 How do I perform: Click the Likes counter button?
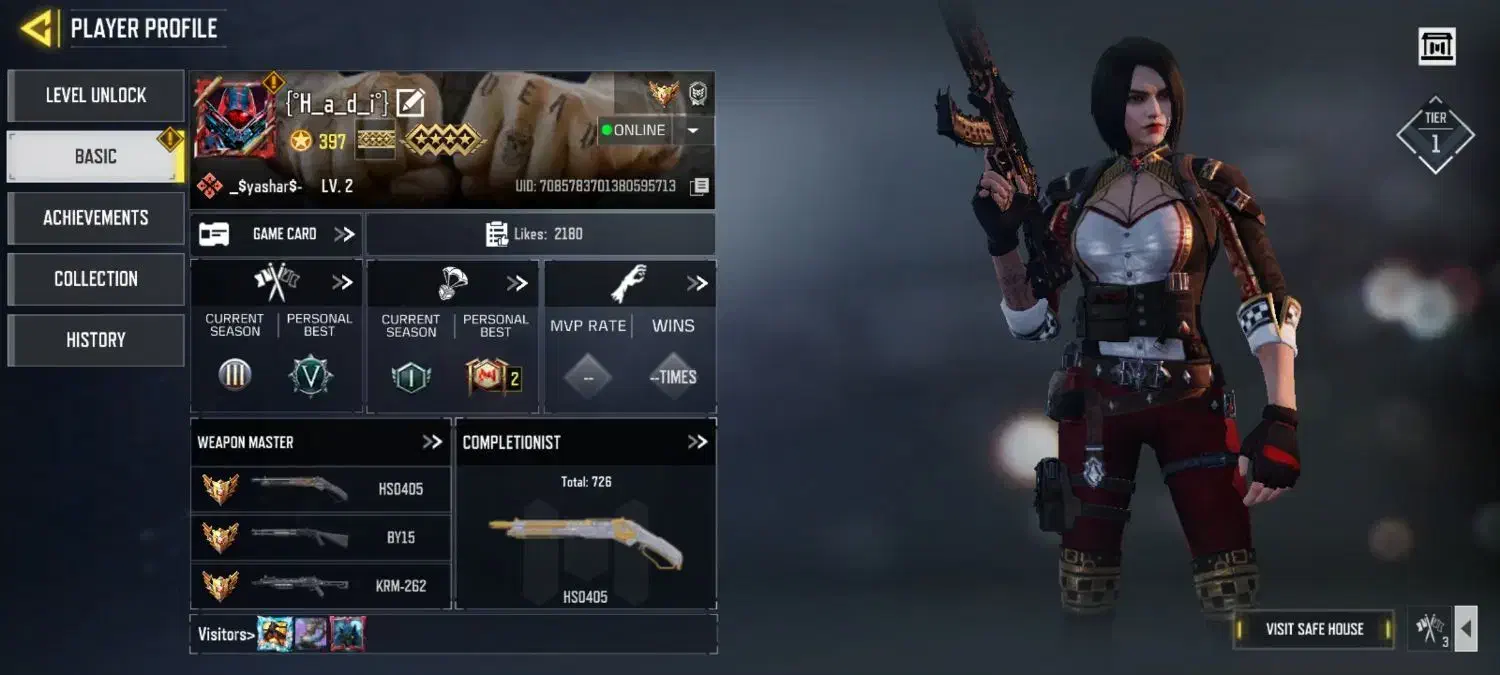[x=540, y=234]
